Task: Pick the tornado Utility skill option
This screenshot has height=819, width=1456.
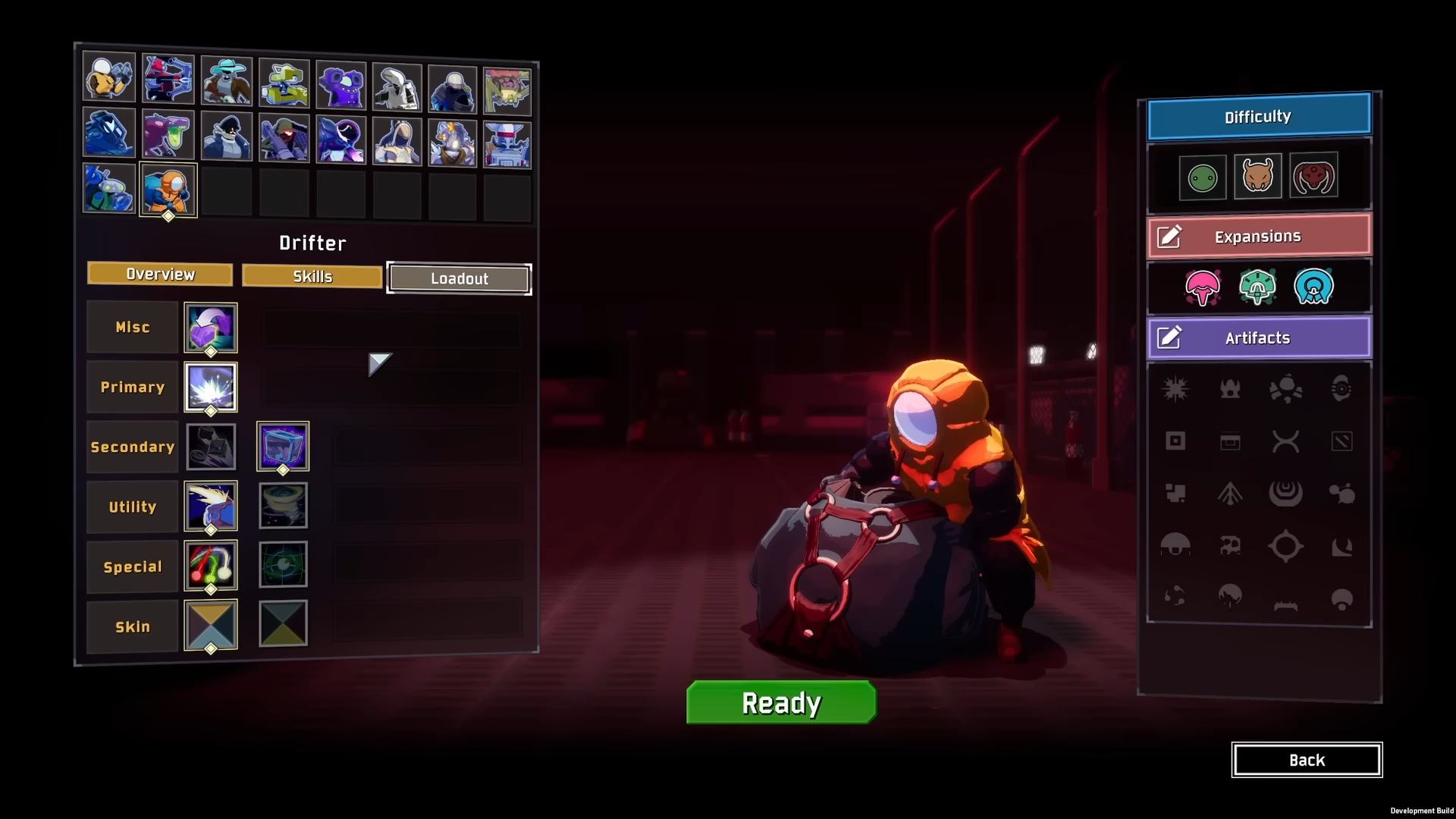Action: tap(283, 506)
